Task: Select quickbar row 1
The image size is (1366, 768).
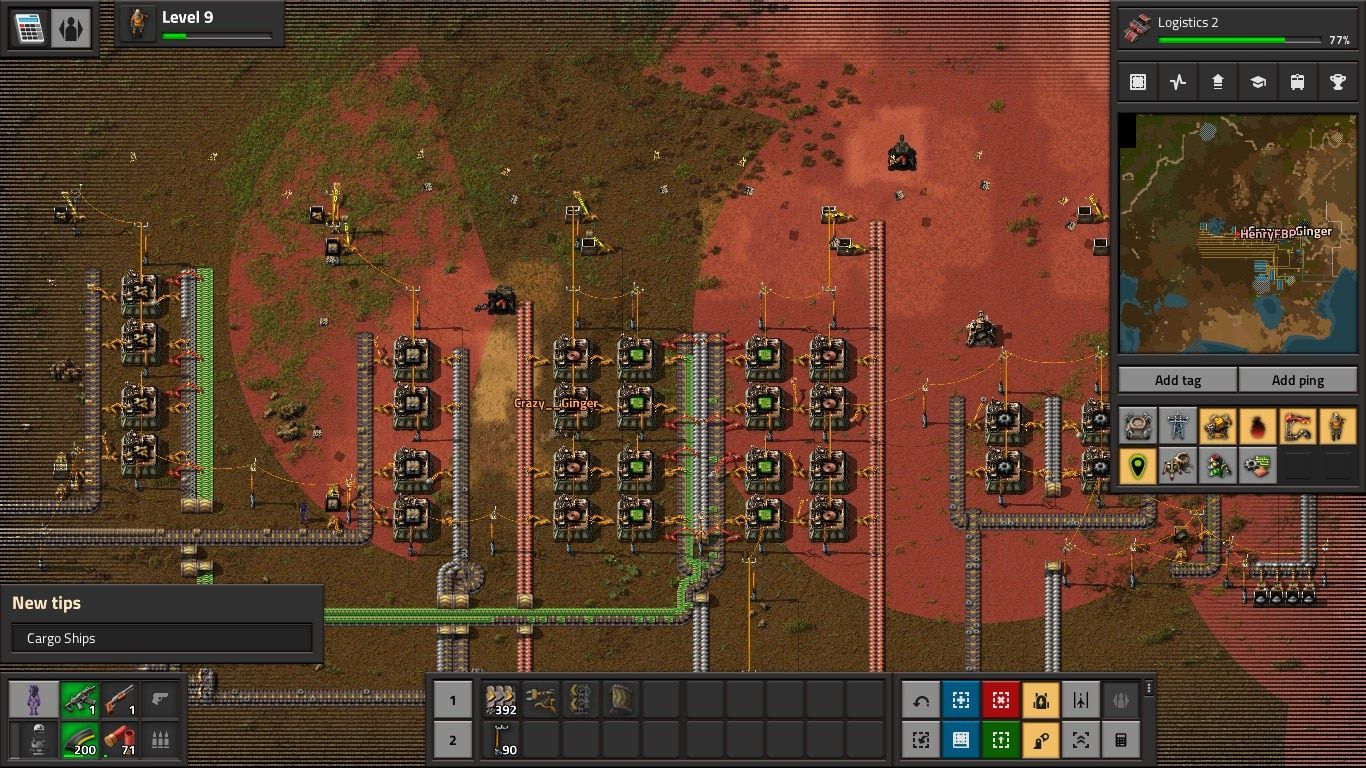Action: 453,700
